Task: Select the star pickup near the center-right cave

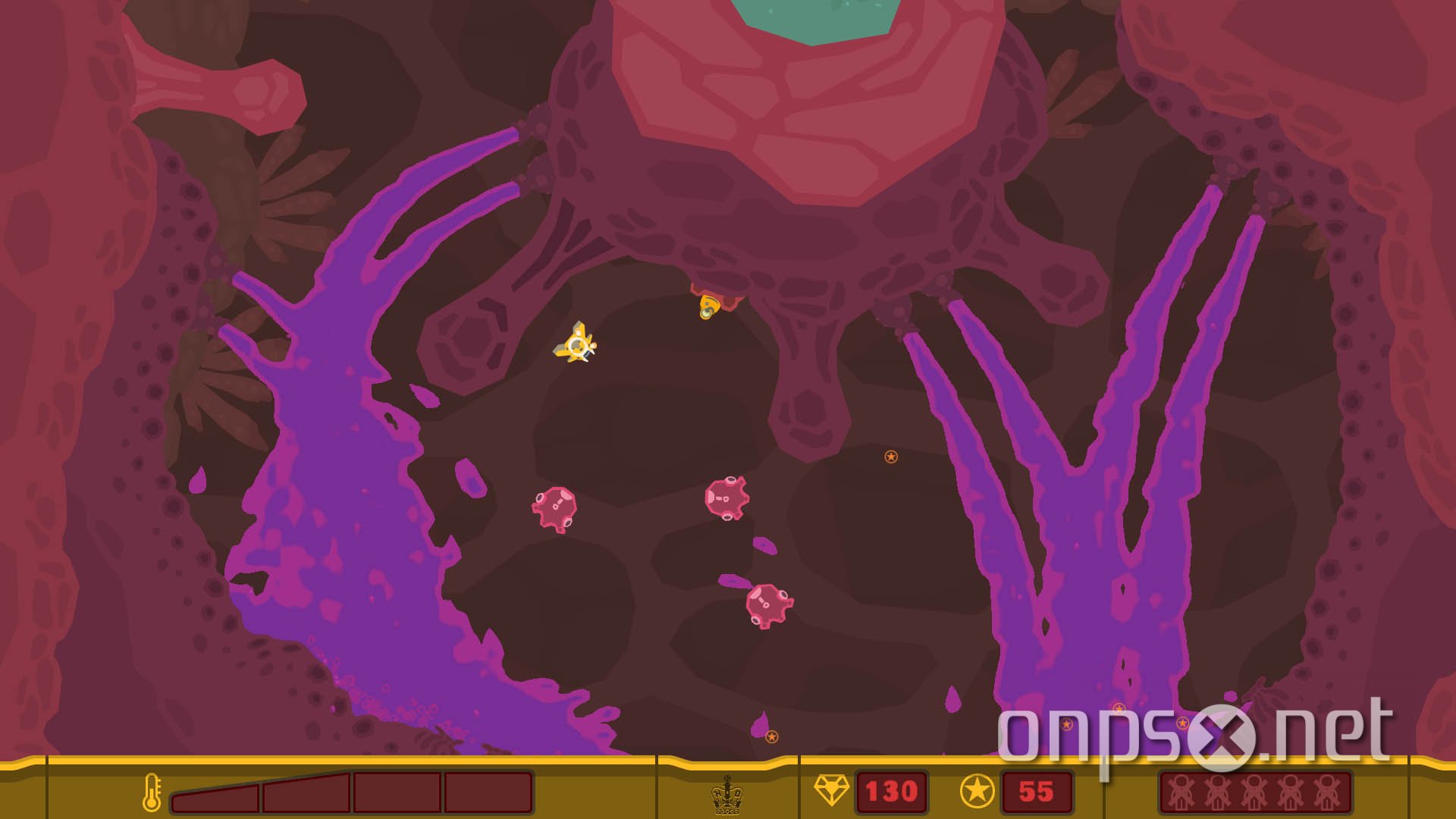Action: pos(890,458)
